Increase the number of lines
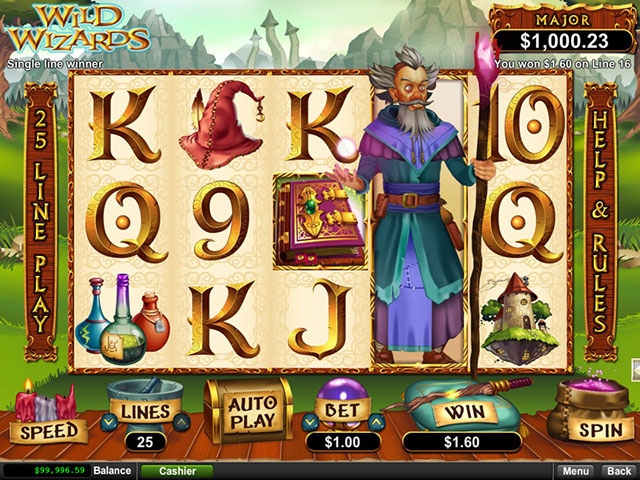Screen dimensions: 640x480 (x=183, y=423)
